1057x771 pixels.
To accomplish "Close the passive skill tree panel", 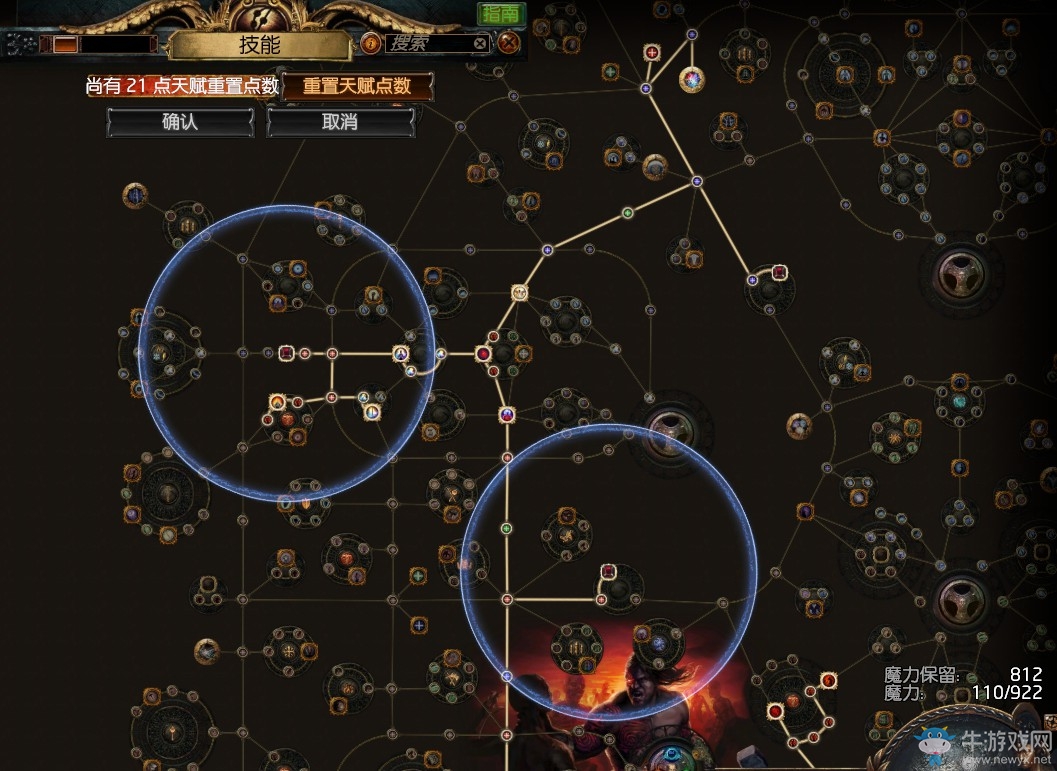I will click(x=509, y=43).
